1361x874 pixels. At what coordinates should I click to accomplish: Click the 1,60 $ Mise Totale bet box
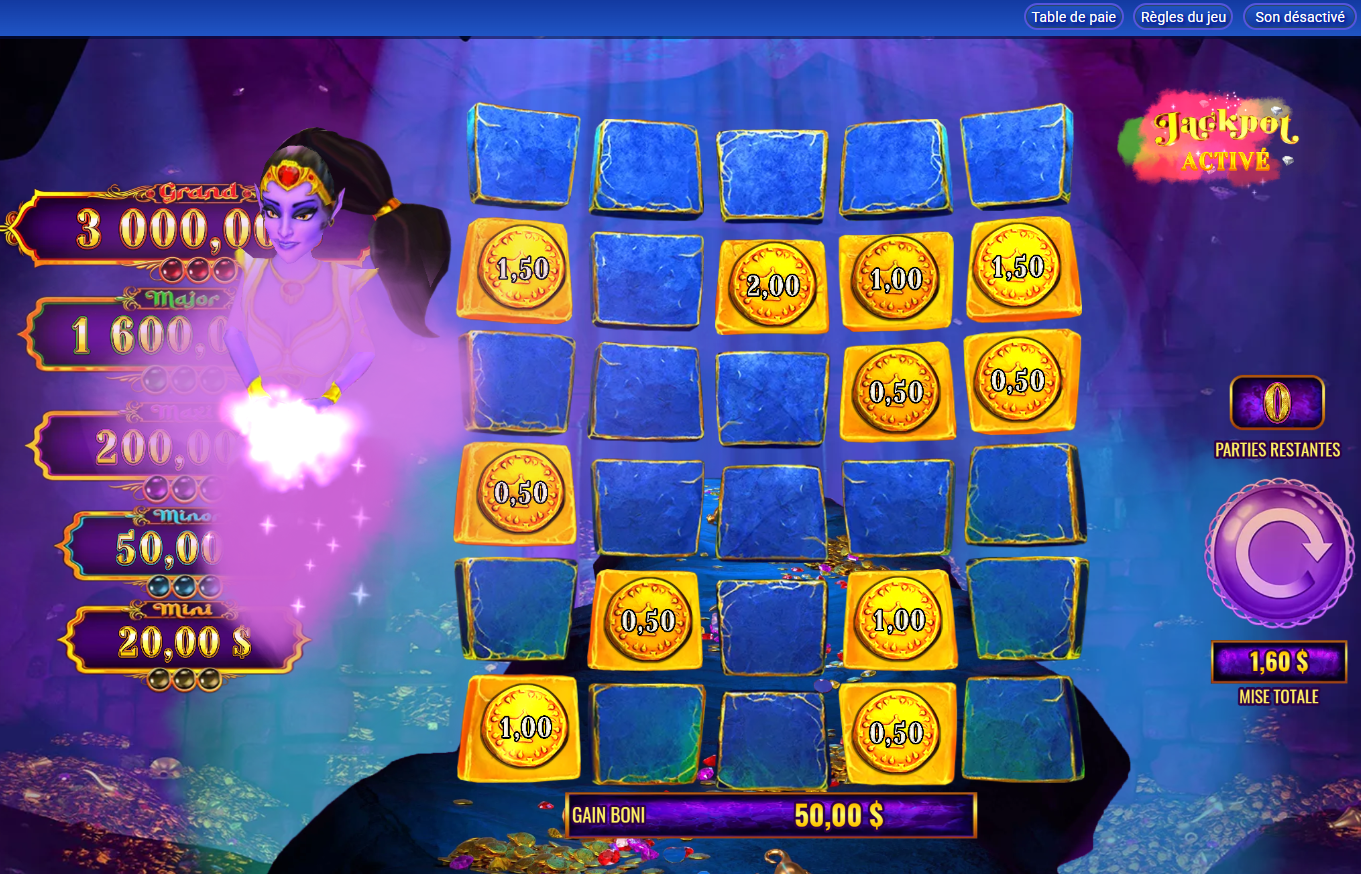click(x=1279, y=661)
